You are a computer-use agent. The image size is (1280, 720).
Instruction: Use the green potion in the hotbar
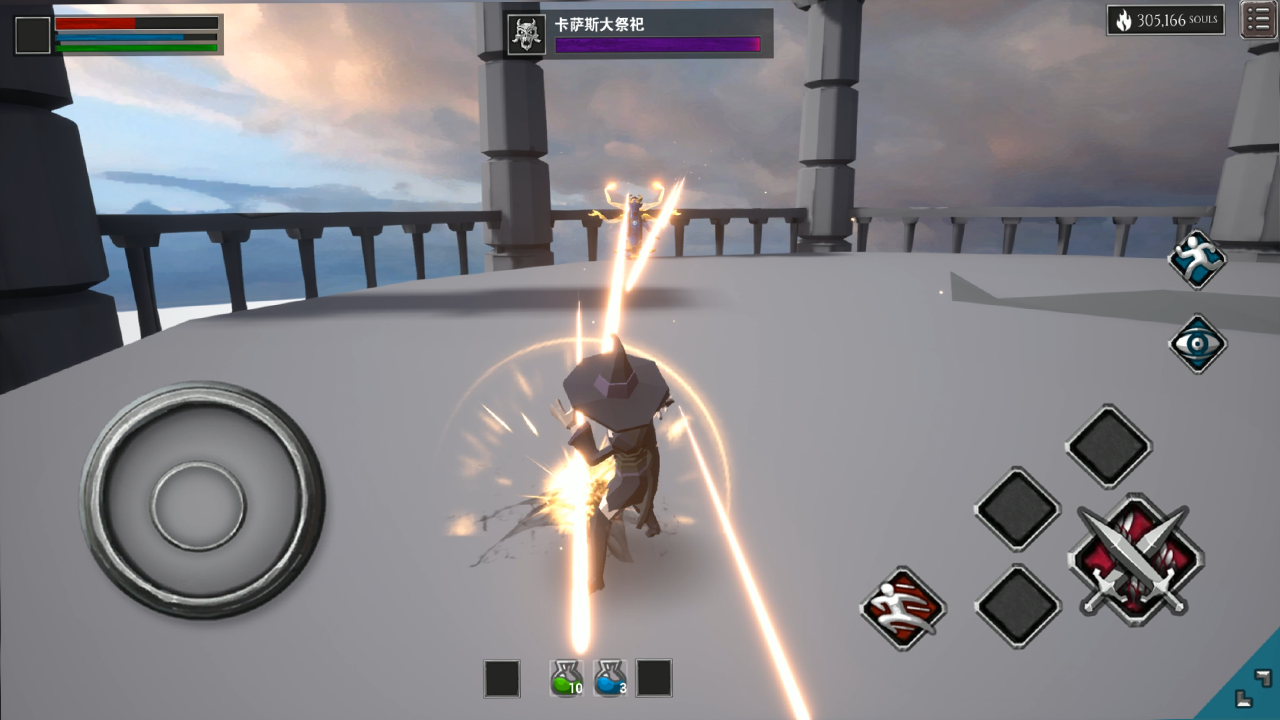pos(567,678)
